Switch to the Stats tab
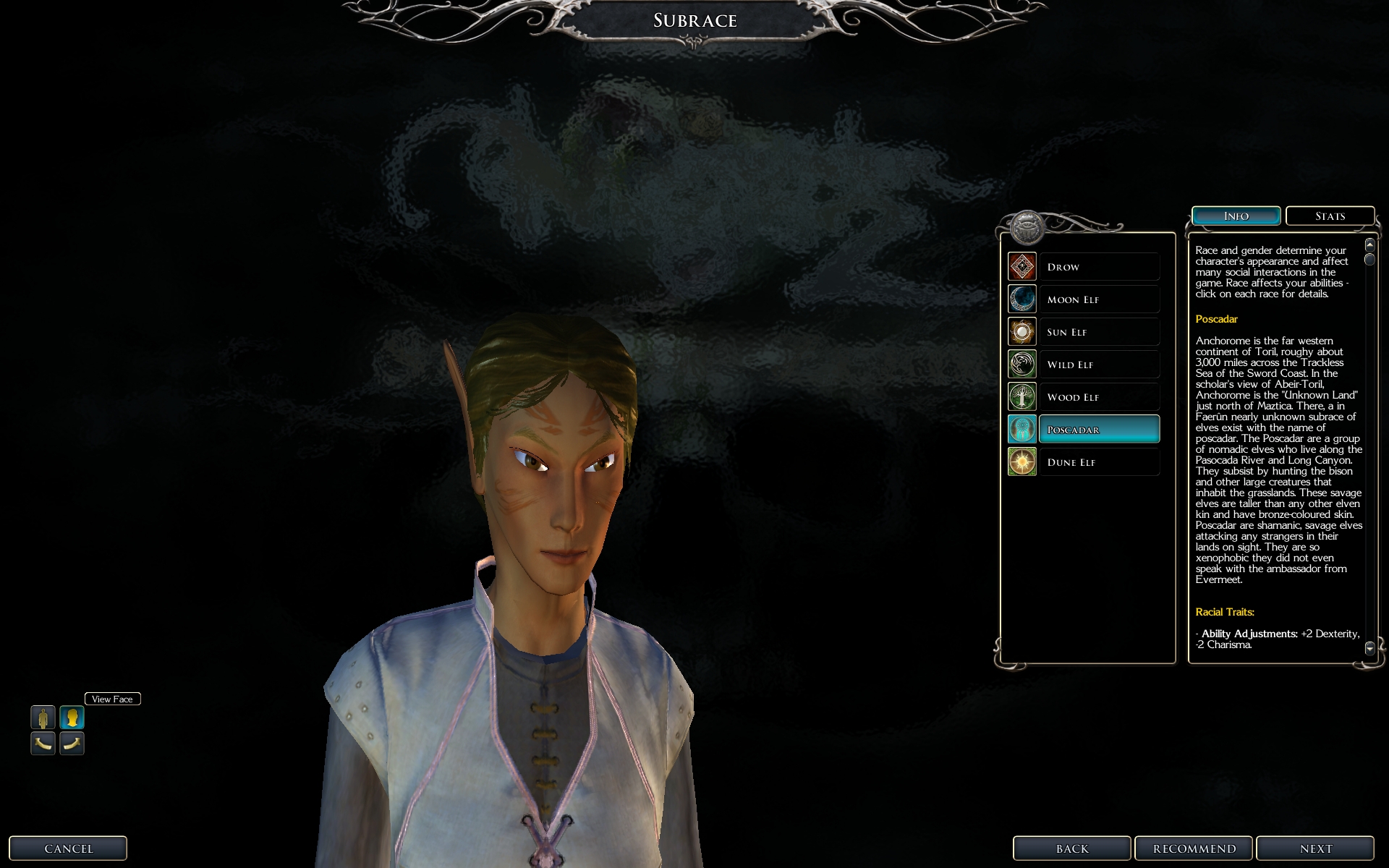The width and height of the screenshot is (1389, 868). point(1330,216)
